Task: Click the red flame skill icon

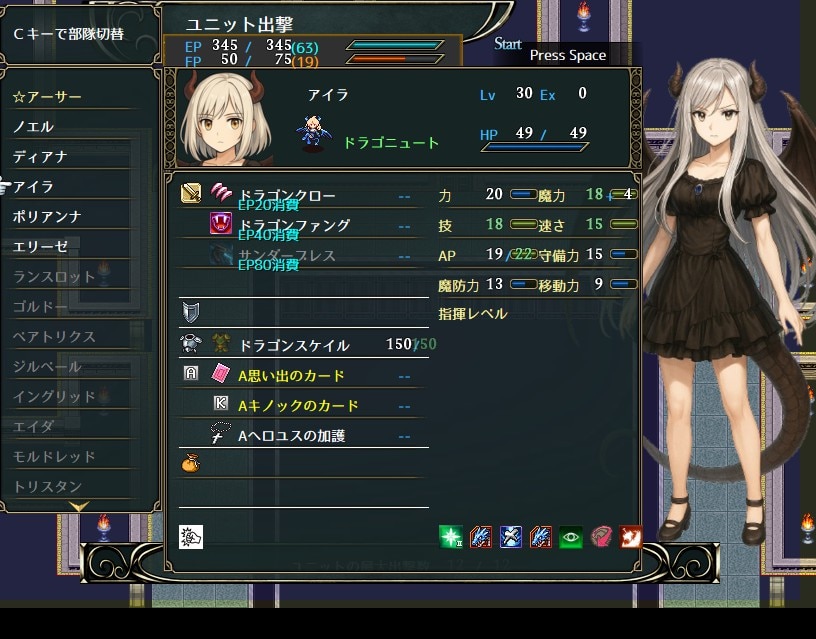Action: click(x=630, y=537)
